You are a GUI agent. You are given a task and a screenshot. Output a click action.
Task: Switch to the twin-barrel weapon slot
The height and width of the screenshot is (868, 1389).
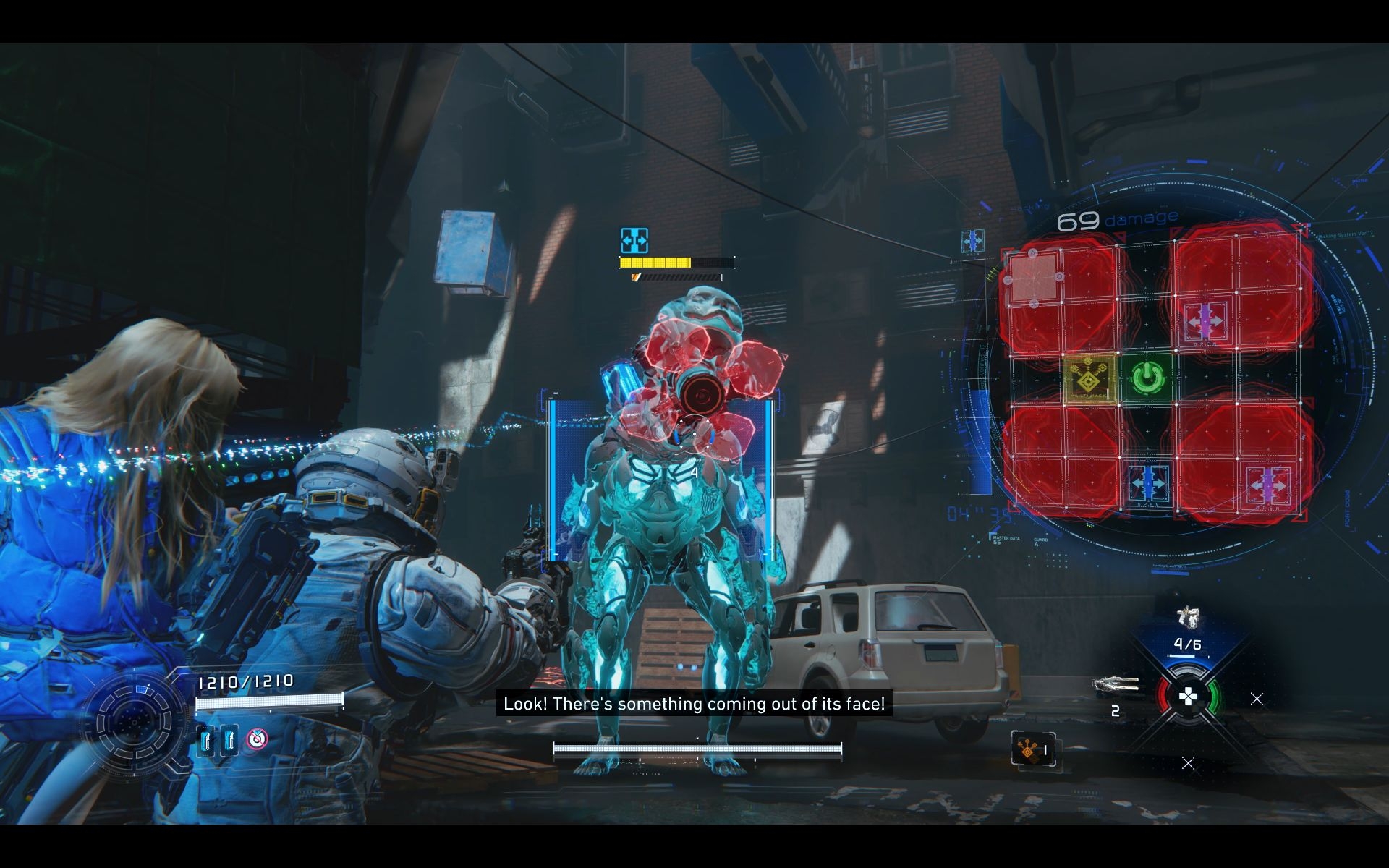1115,684
